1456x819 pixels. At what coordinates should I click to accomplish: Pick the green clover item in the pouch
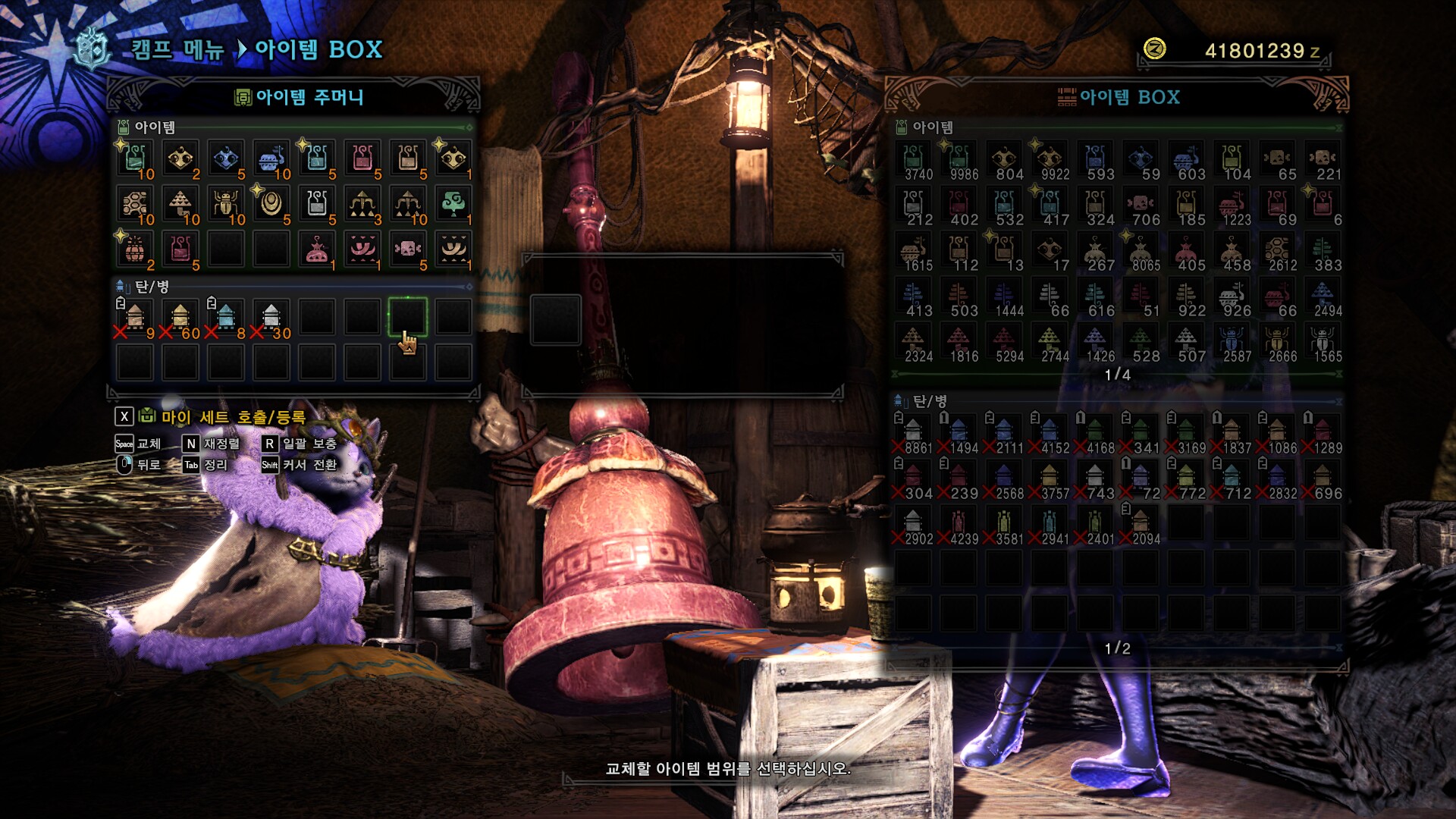[453, 205]
